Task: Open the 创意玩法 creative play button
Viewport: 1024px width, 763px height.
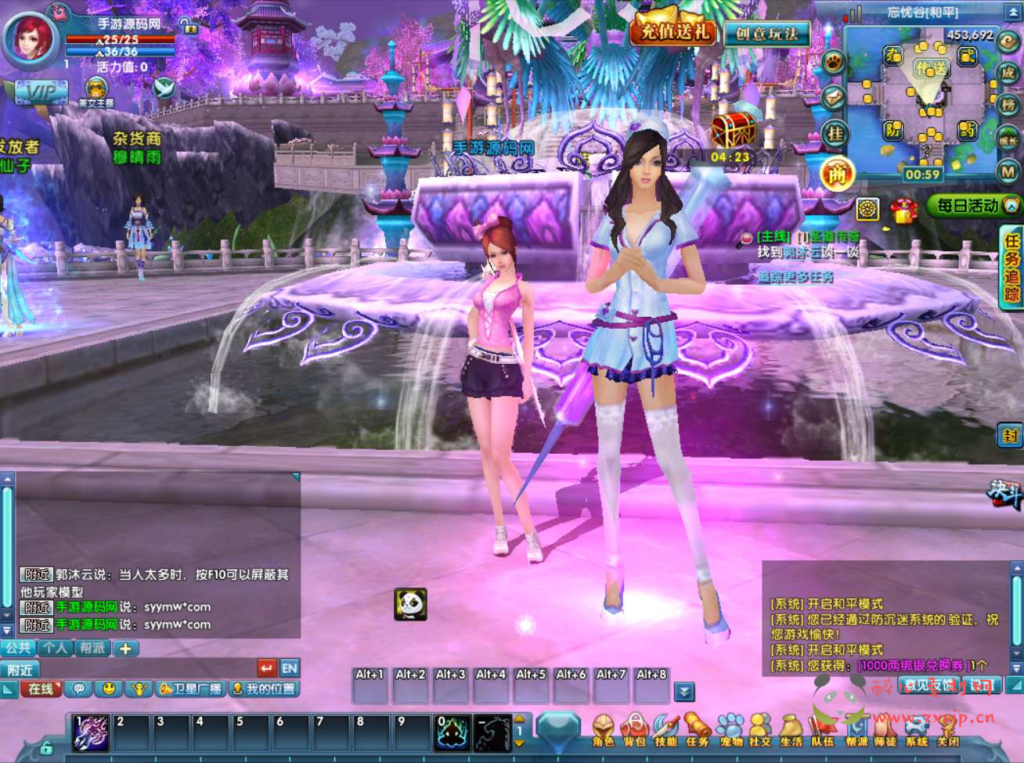Action: point(767,33)
